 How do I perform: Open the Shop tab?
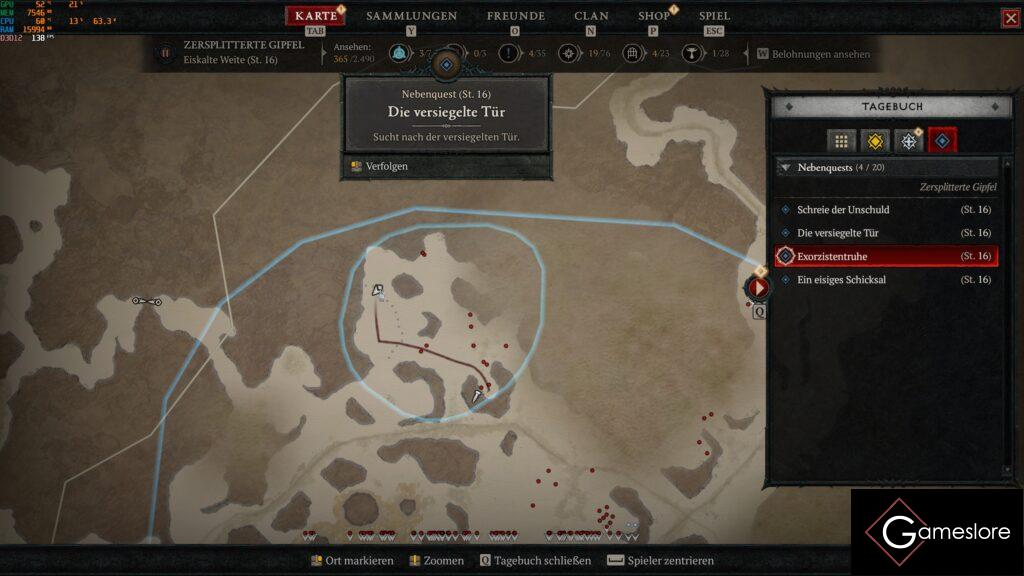(x=654, y=16)
